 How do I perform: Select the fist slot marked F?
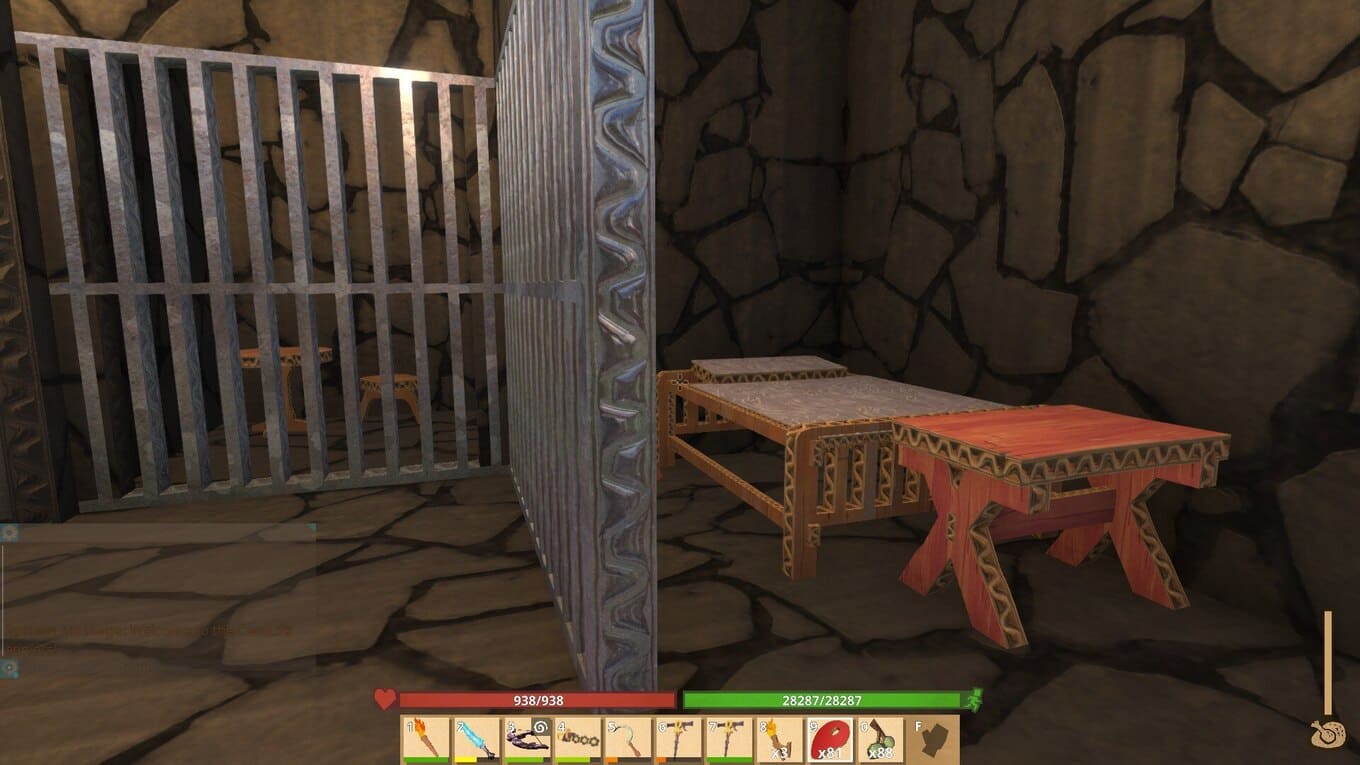[x=934, y=740]
